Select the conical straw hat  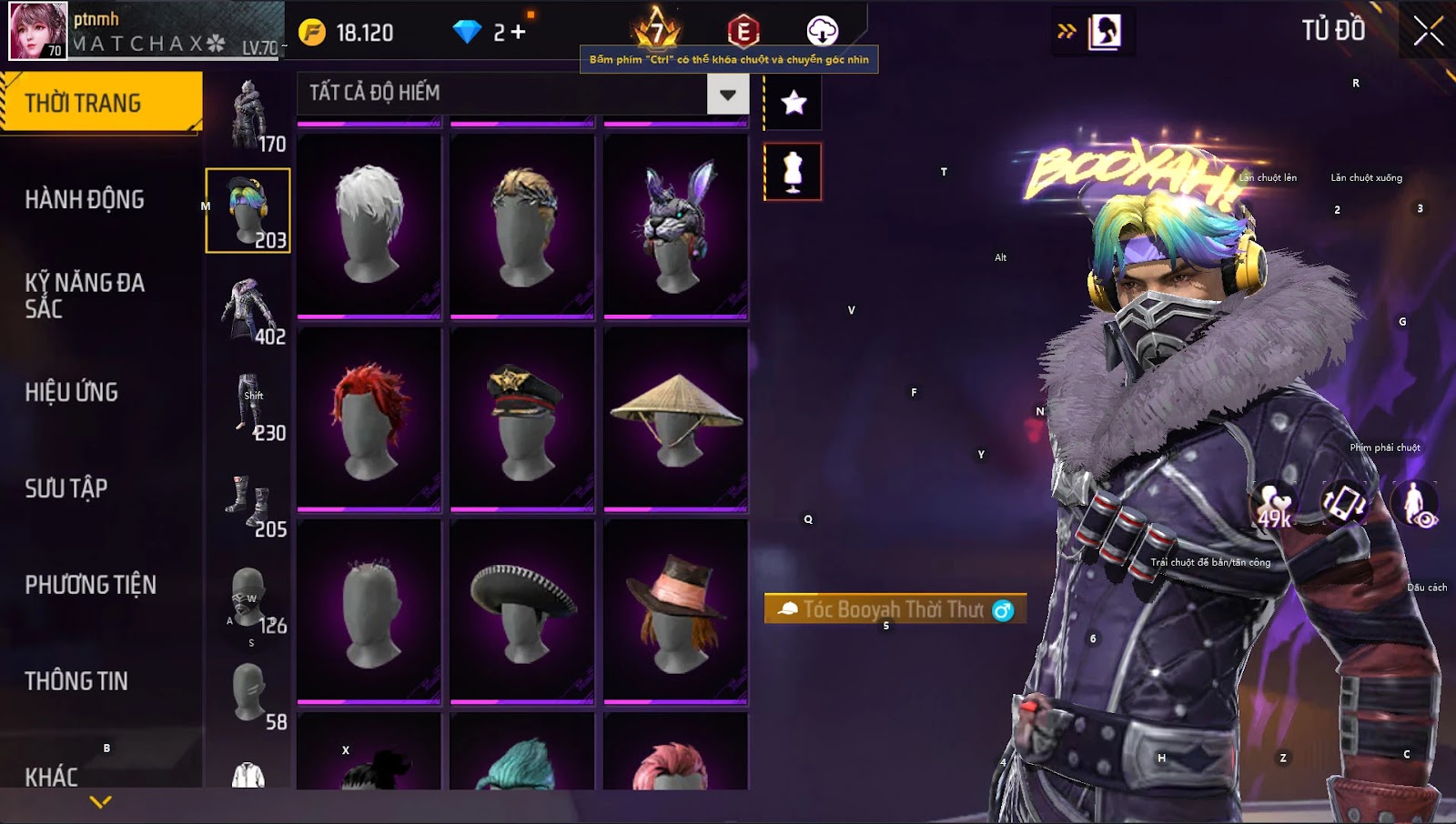click(x=675, y=418)
